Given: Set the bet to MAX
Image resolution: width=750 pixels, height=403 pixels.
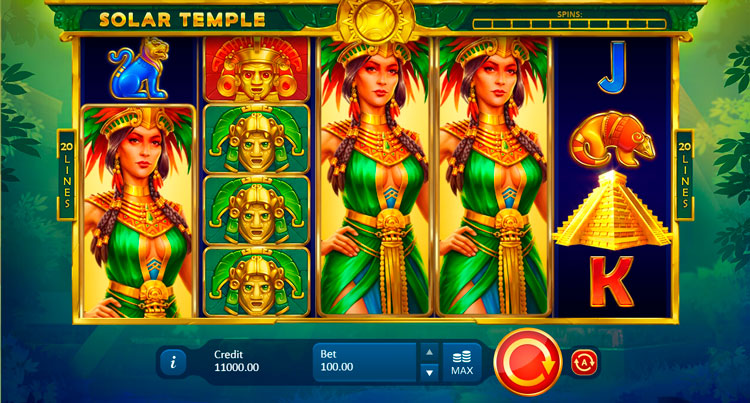Looking at the screenshot, I should [x=461, y=362].
